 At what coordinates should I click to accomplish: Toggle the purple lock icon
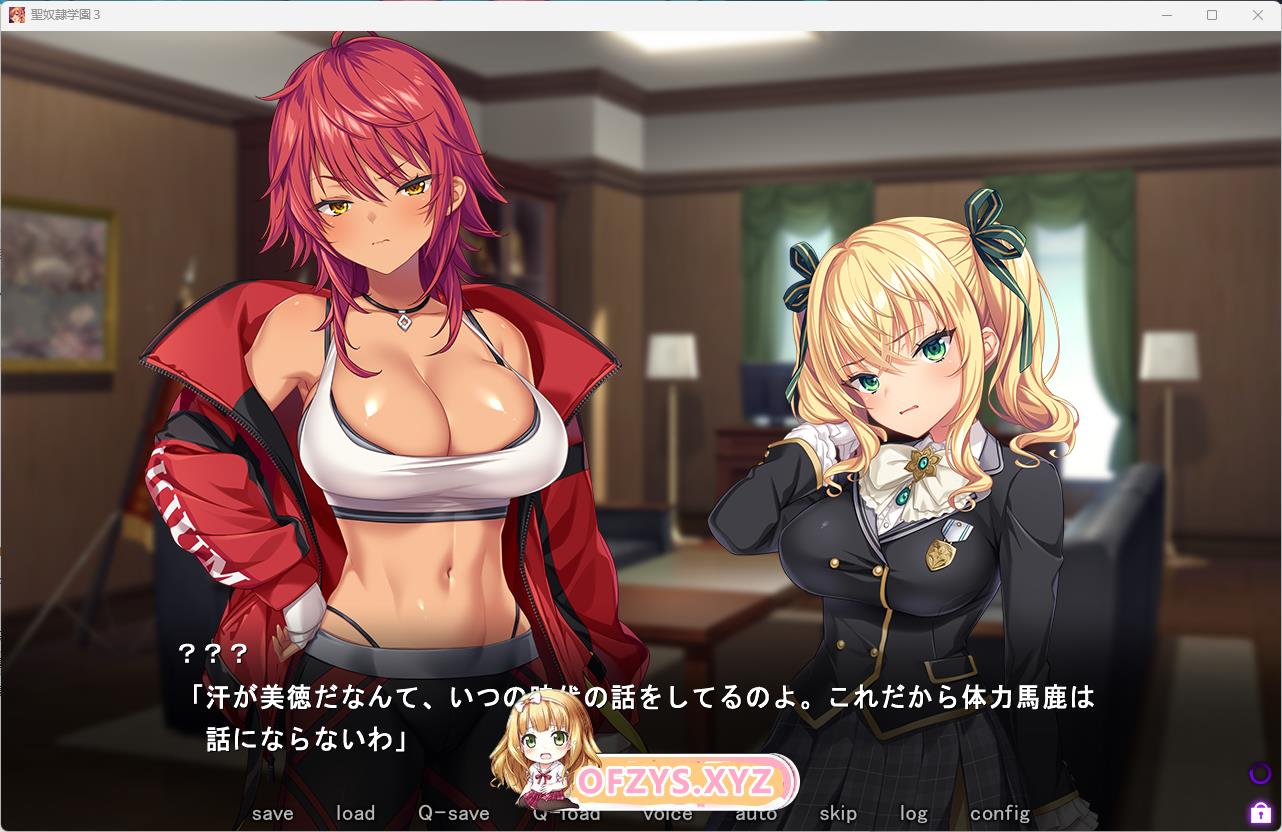(1259, 812)
